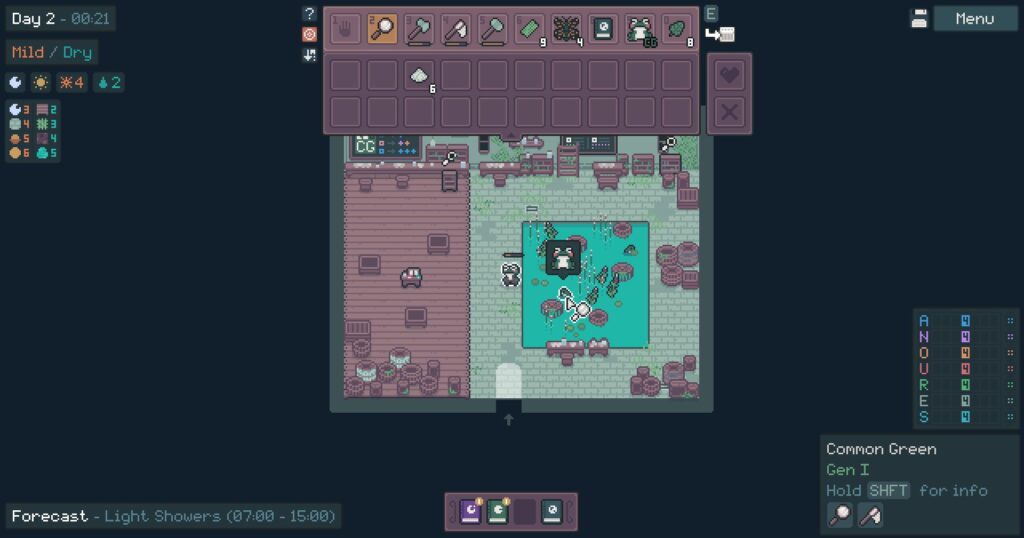This screenshot has height=538, width=1024.
Task: Click the red target icon button
Action: 309,34
